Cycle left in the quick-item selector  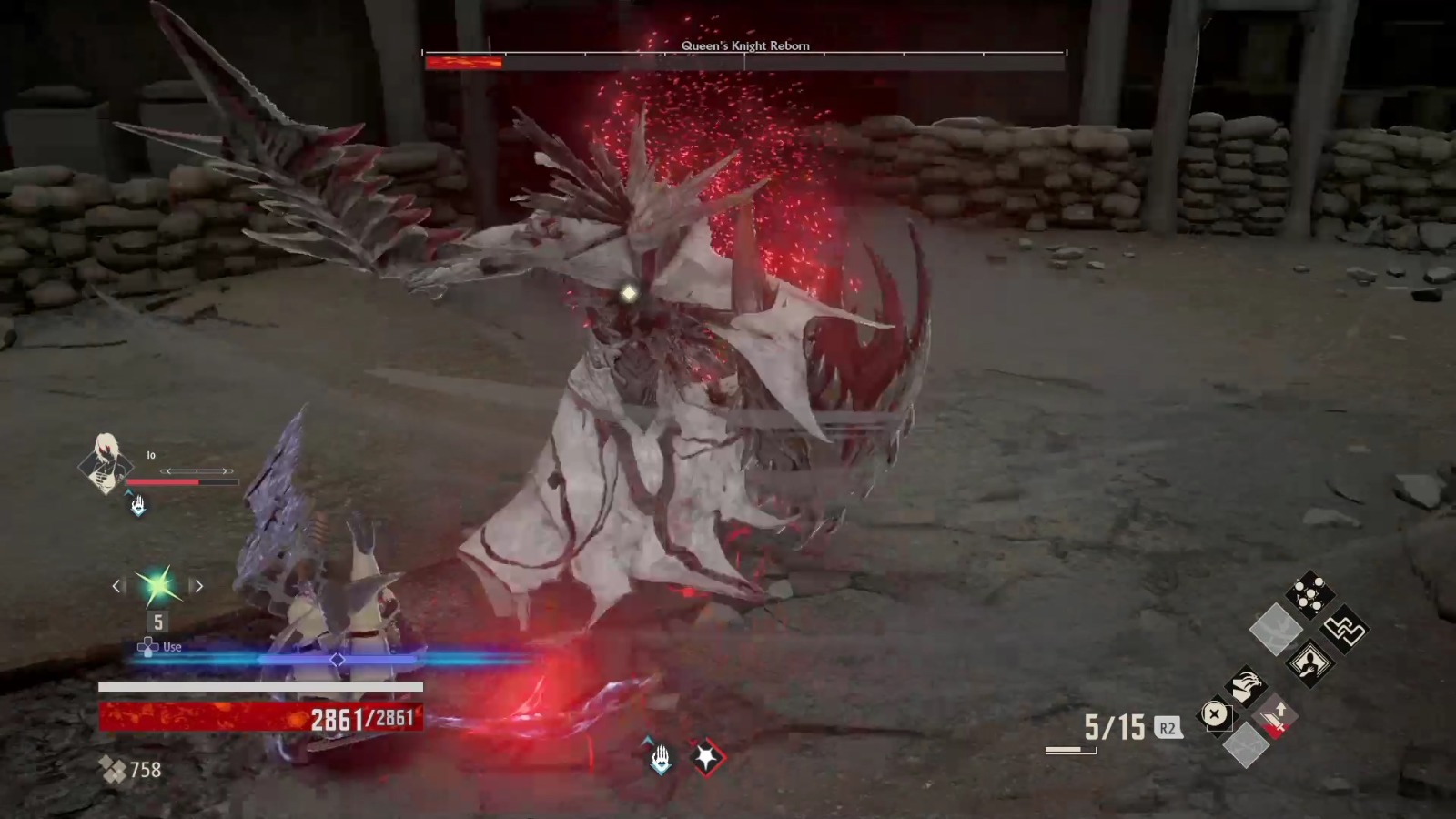117,586
